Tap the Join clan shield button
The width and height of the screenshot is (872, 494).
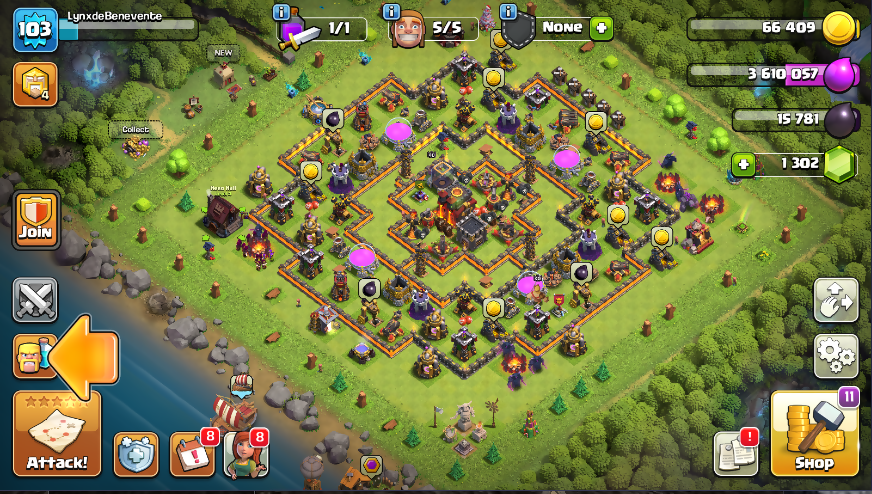tap(34, 220)
